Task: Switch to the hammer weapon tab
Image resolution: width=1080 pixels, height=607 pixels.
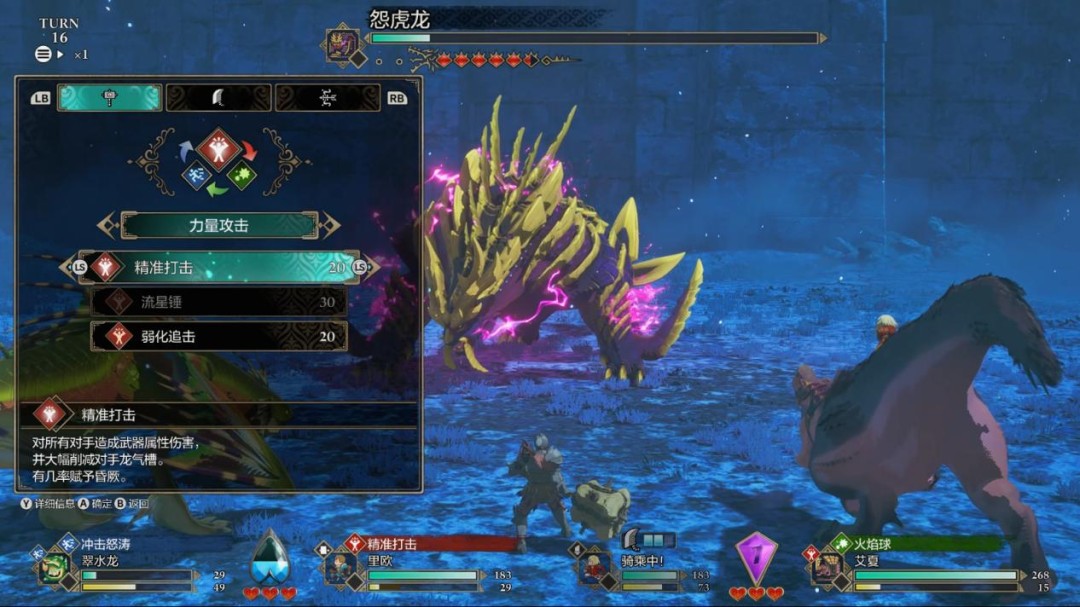Action: [109, 97]
